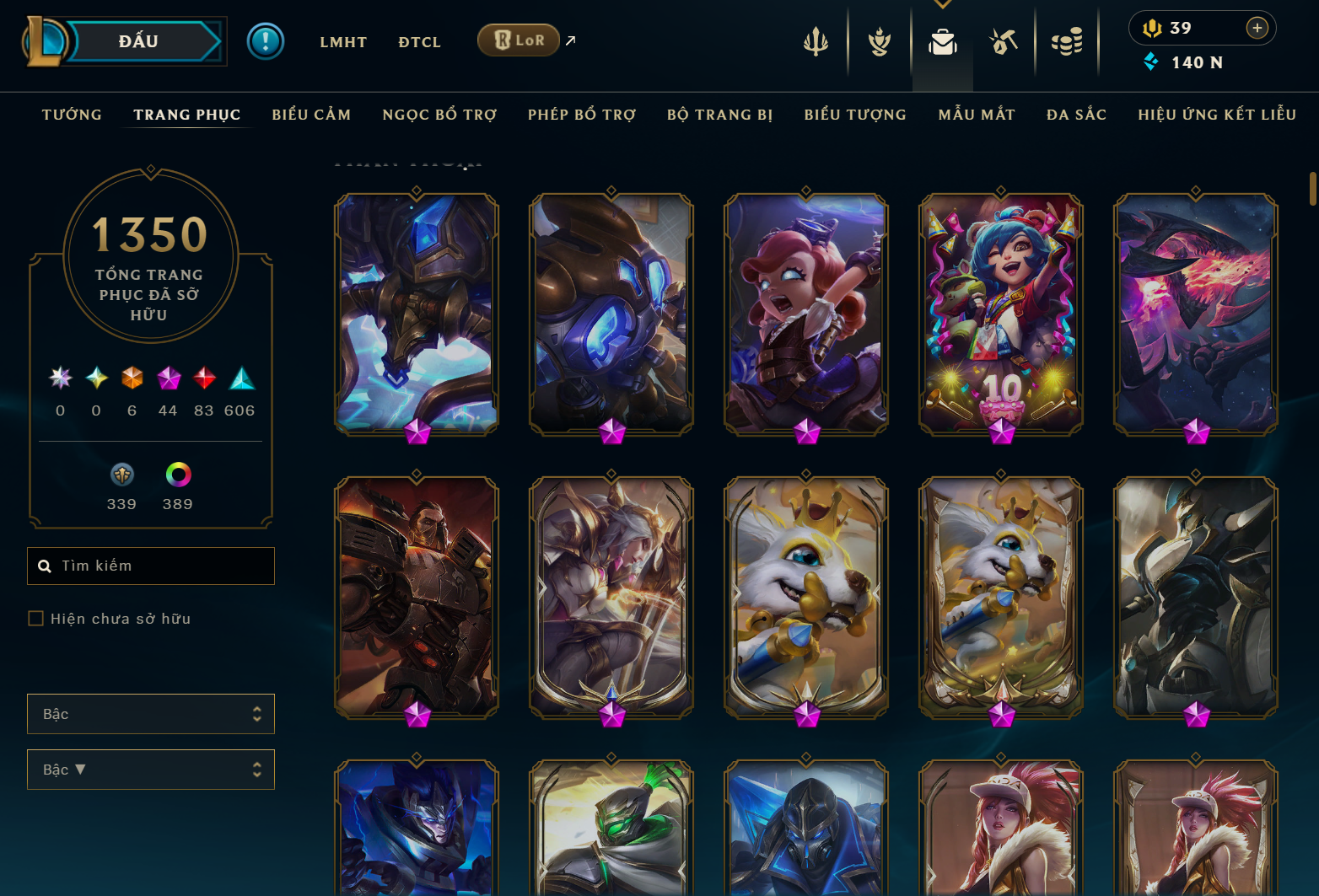The width and height of the screenshot is (1319, 896).
Task: Click the golden essence token icon above 339
Action: pyautogui.click(x=121, y=475)
